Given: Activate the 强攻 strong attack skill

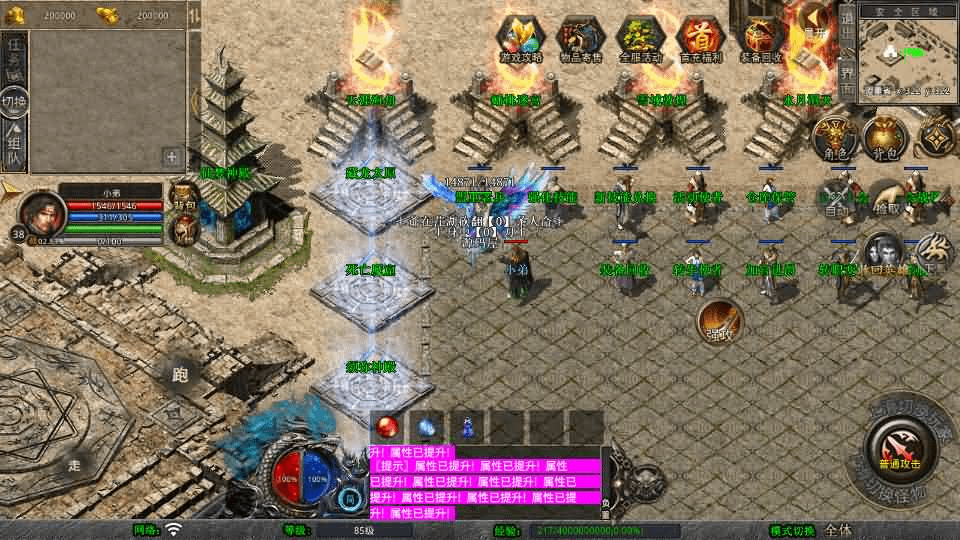Looking at the screenshot, I should 719,319.
